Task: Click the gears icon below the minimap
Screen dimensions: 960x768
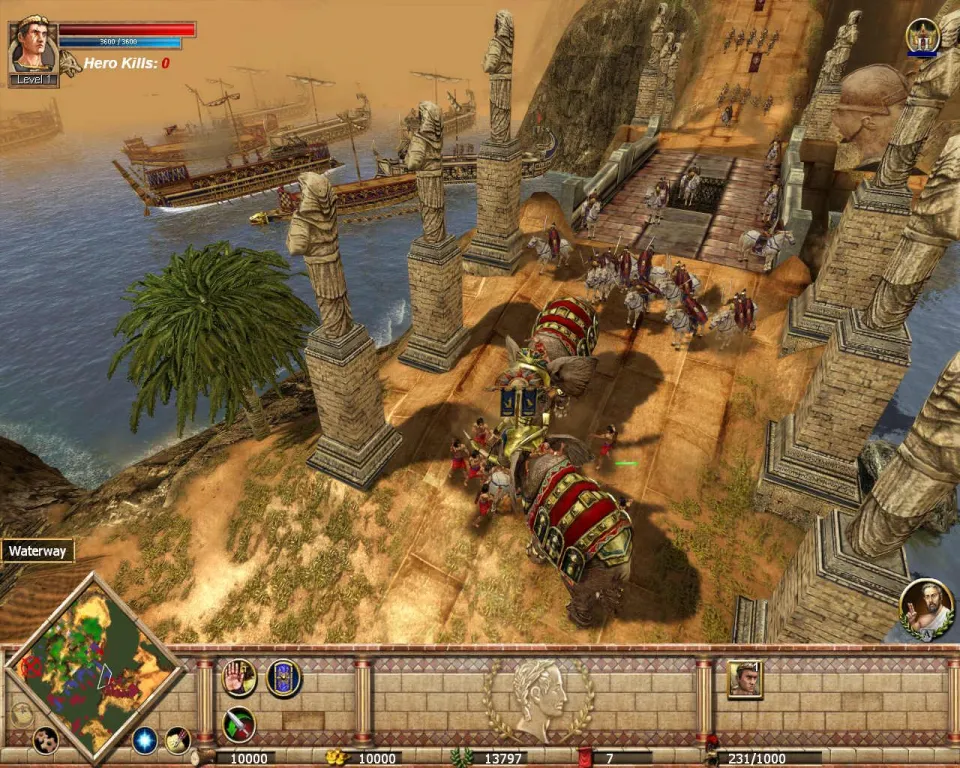Action: tap(44, 740)
